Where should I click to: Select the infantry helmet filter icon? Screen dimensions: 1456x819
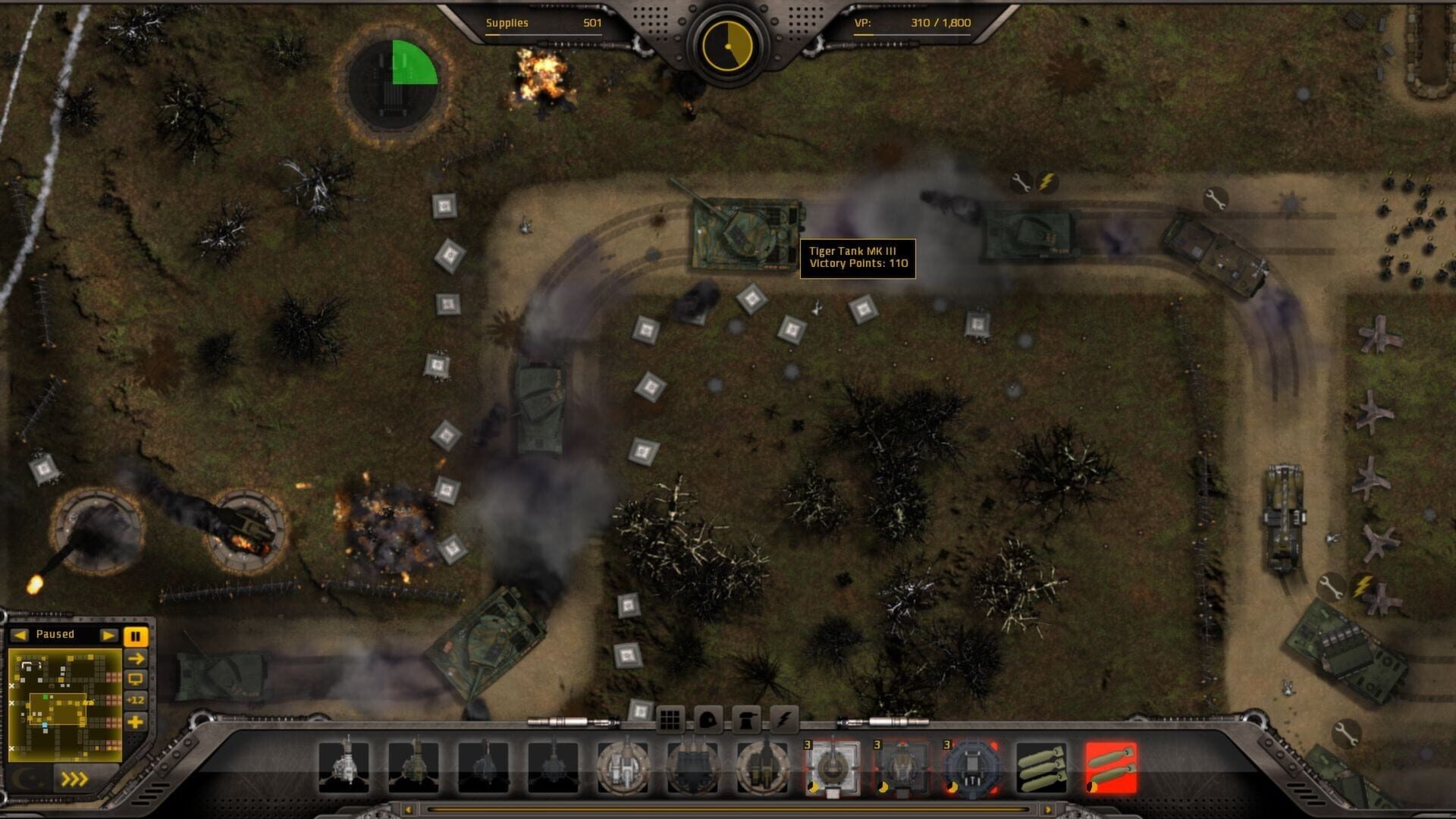tap(710, 719)
